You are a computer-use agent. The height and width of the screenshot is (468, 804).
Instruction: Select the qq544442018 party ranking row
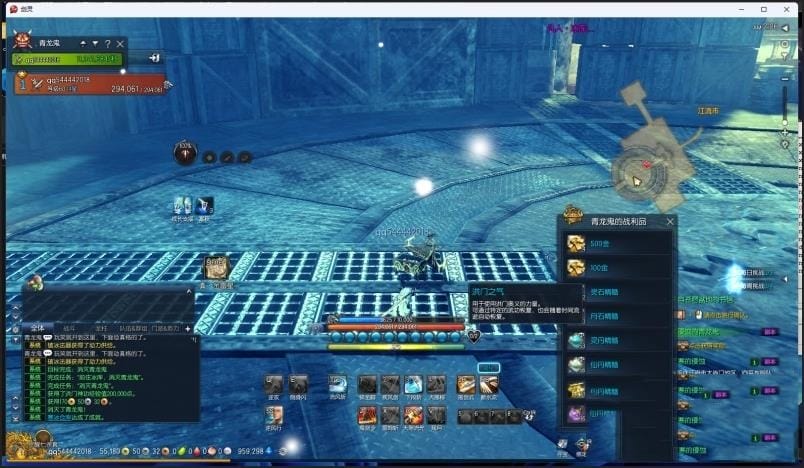pyautogui.click(x=90, y=84)
